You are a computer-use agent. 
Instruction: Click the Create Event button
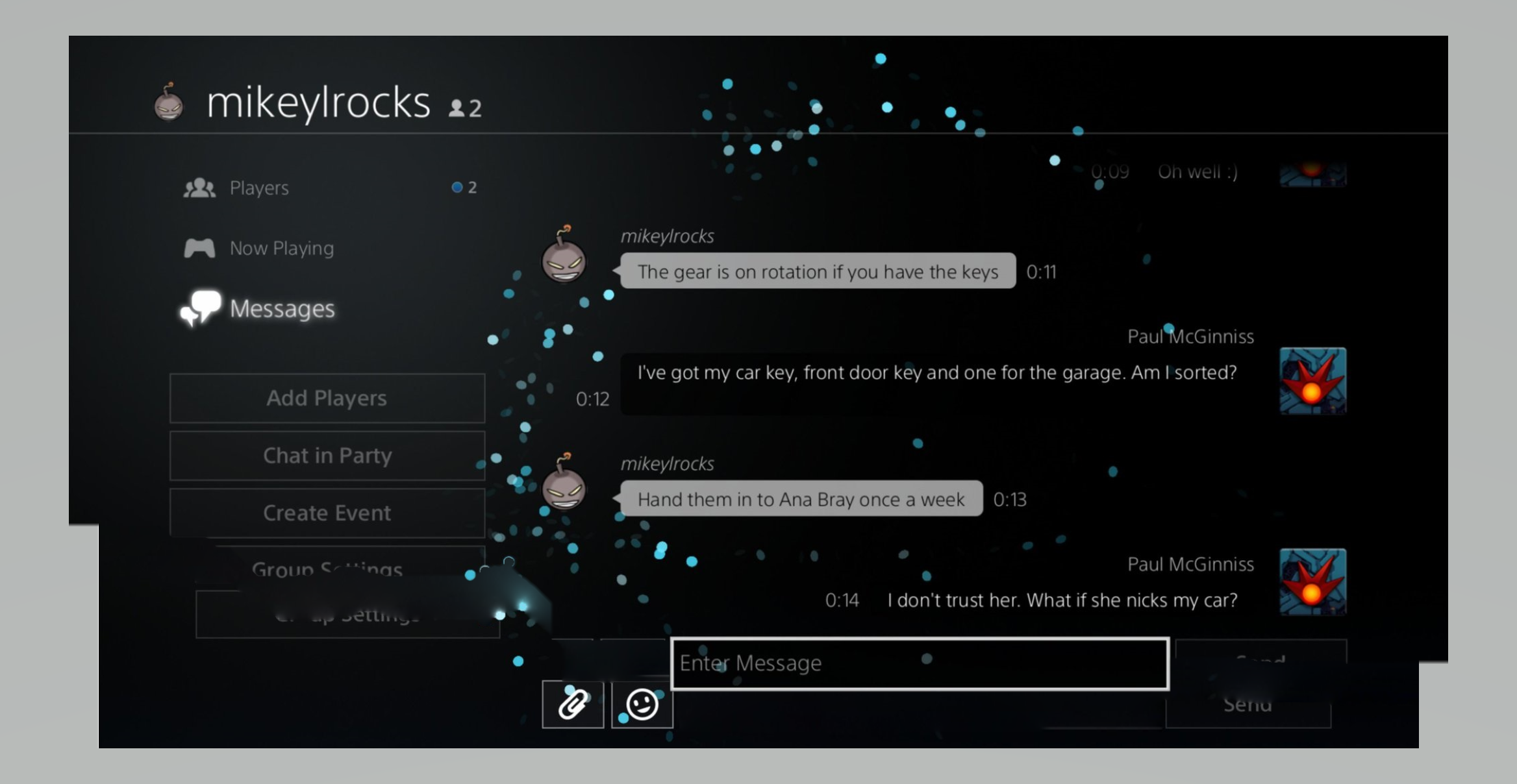[327, 513]
